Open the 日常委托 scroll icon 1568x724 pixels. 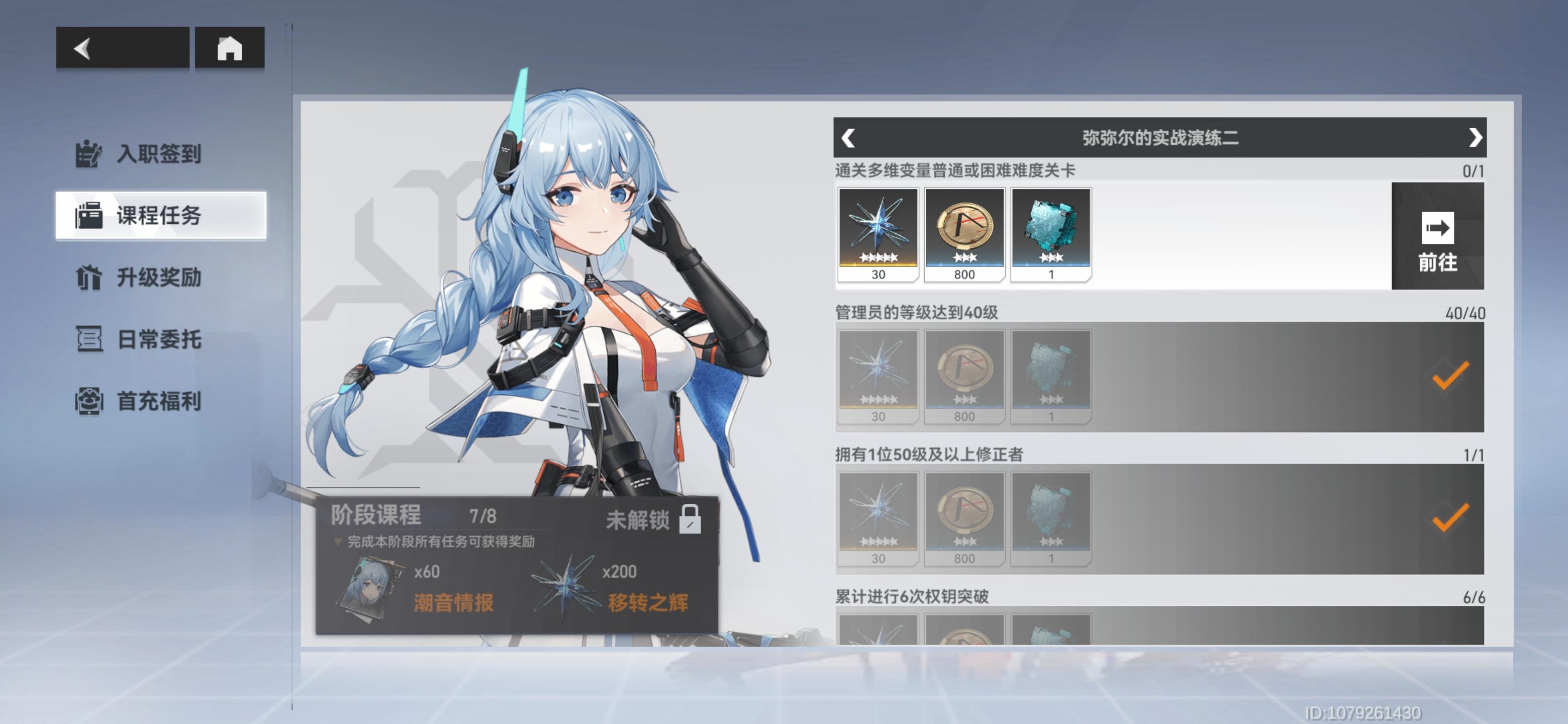[89, 340]
